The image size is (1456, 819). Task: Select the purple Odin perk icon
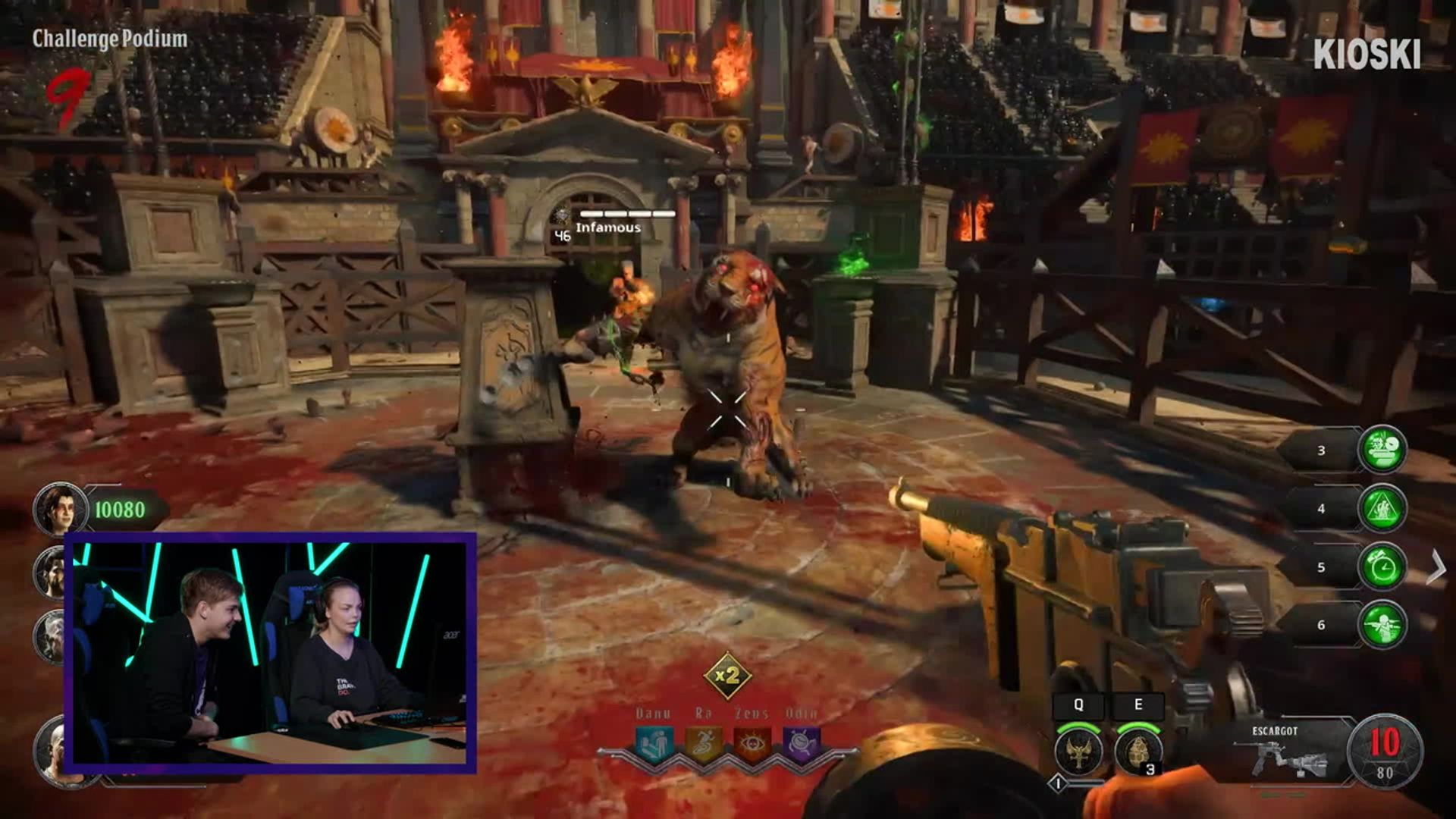(x=802, y=745)
